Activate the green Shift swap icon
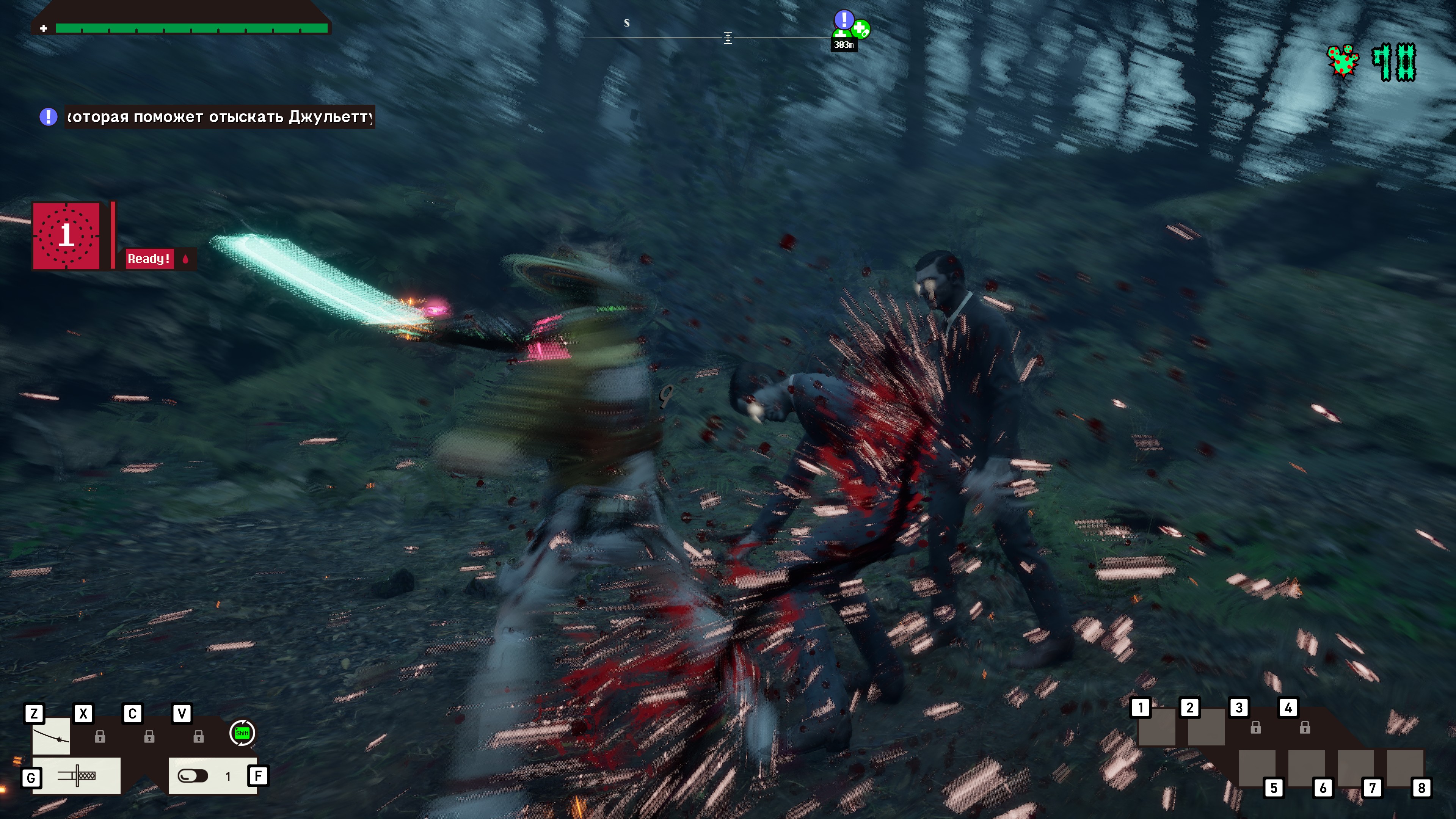The width and height of the screenshot is (1456, 819). [x=242, y=733]
